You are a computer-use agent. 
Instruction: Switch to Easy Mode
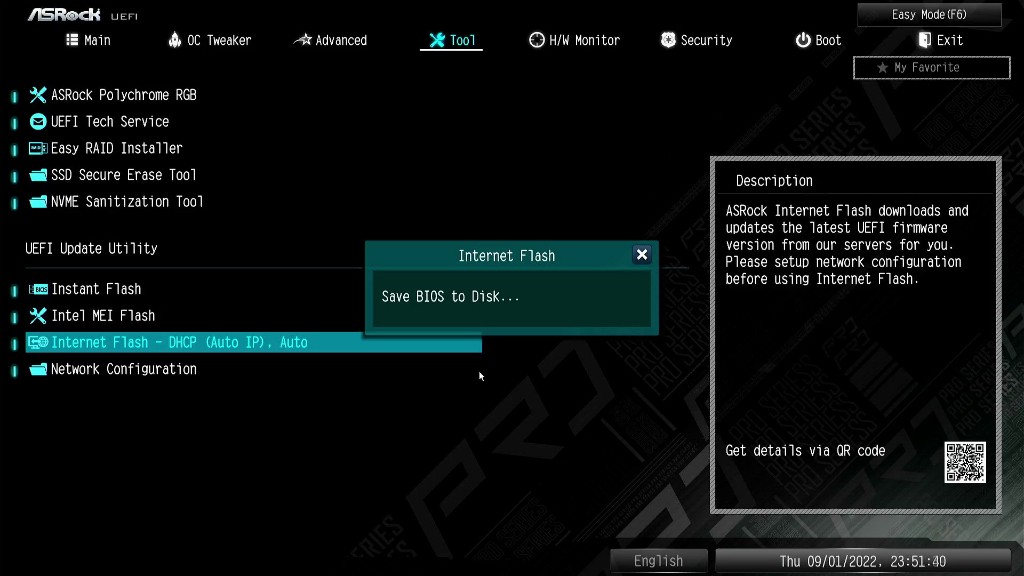[929, 15]
